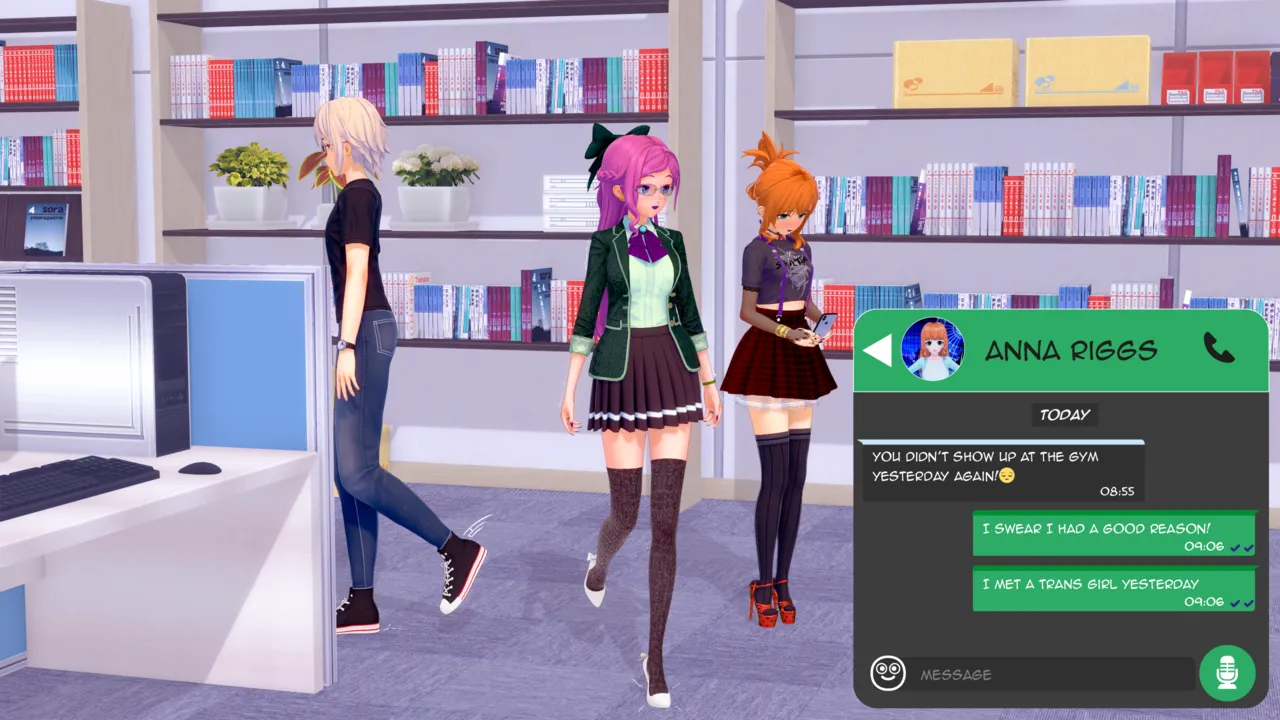This screenshot has width=1280, height=720.
Task: Tap the green microphone button
Action: point(1227,673)
